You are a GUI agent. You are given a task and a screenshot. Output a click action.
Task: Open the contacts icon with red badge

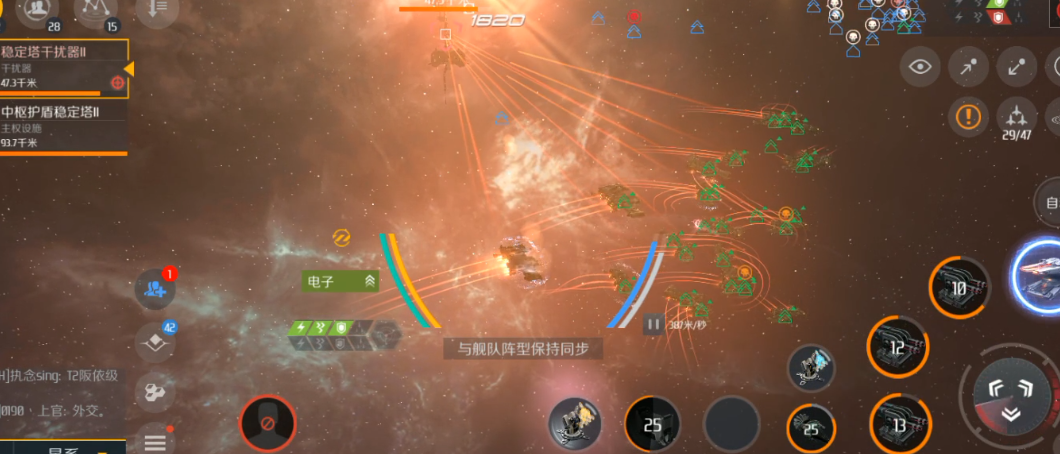point(155,288)
